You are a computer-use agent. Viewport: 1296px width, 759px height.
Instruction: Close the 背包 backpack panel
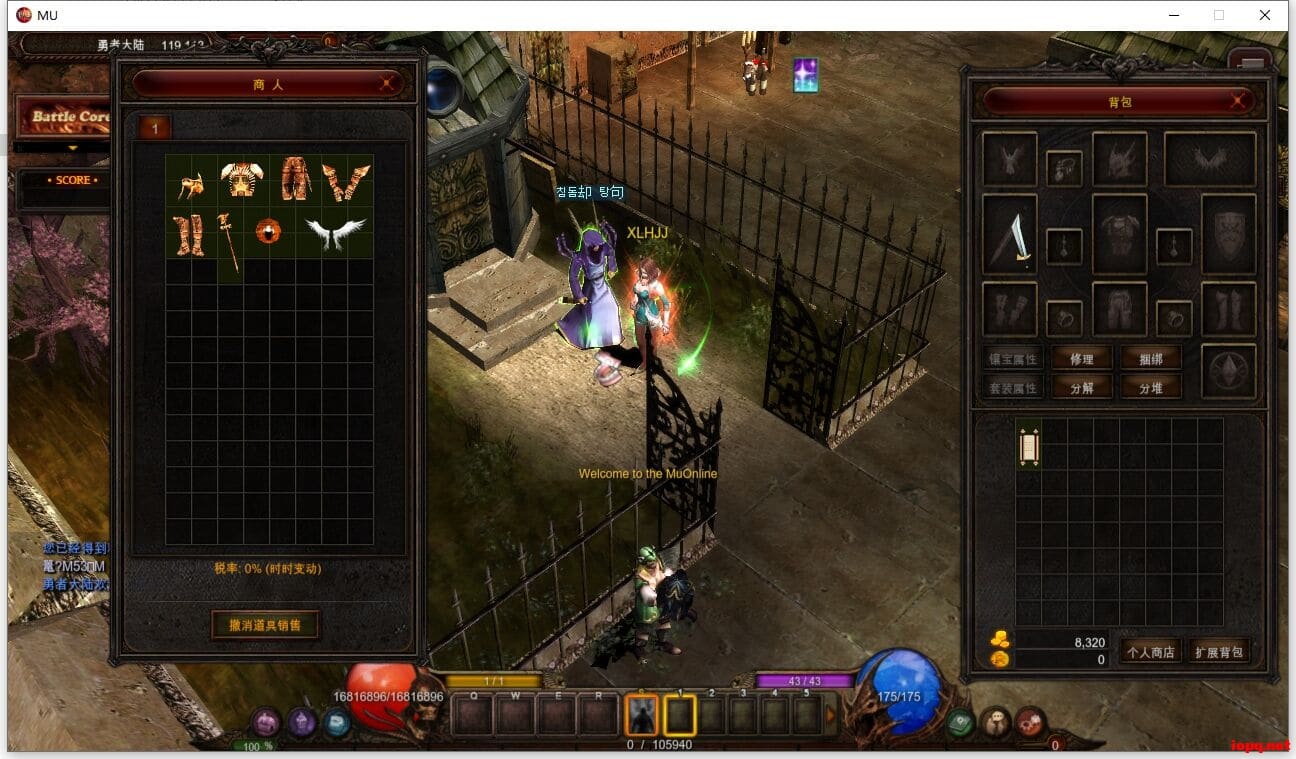click(x=1237, y=101)
